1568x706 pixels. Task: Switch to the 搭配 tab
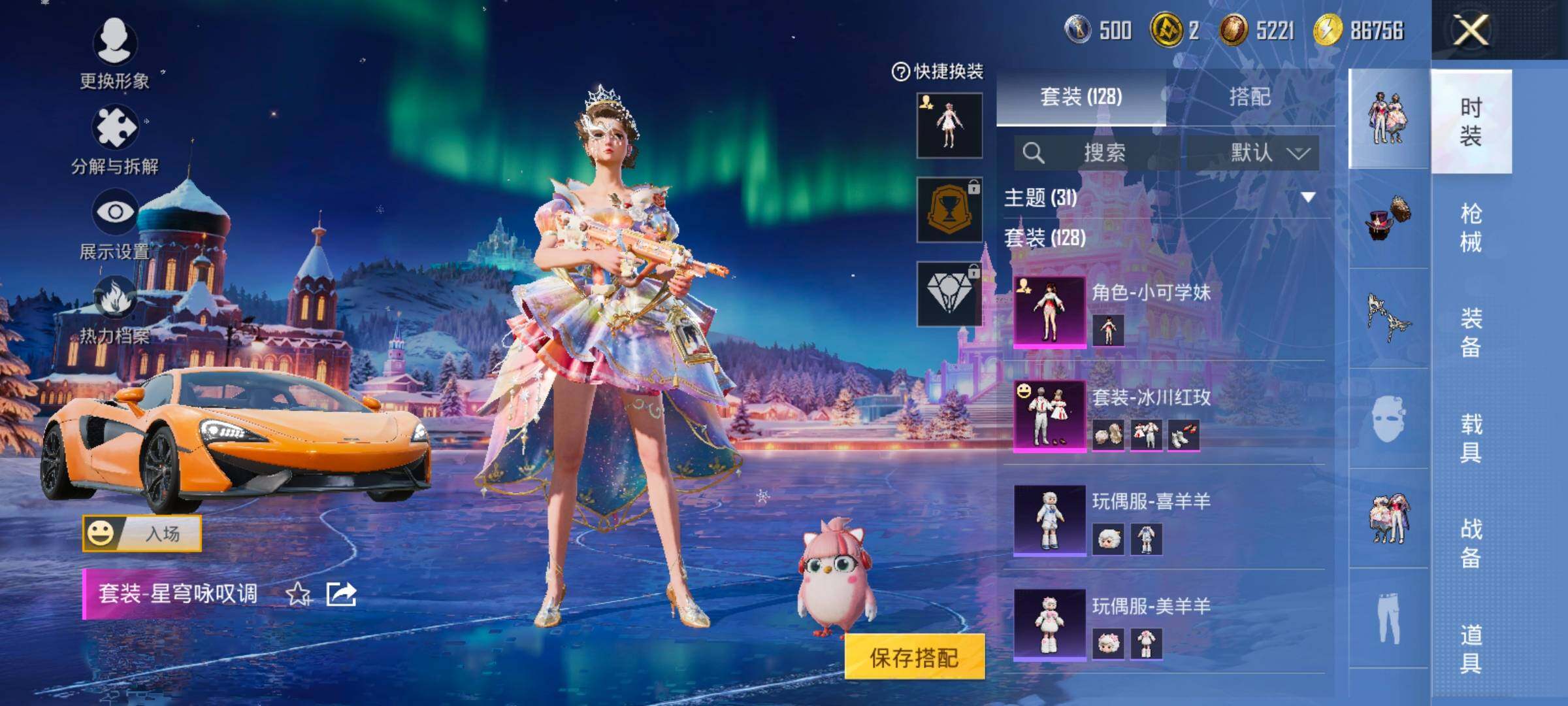coord(1249,97)
